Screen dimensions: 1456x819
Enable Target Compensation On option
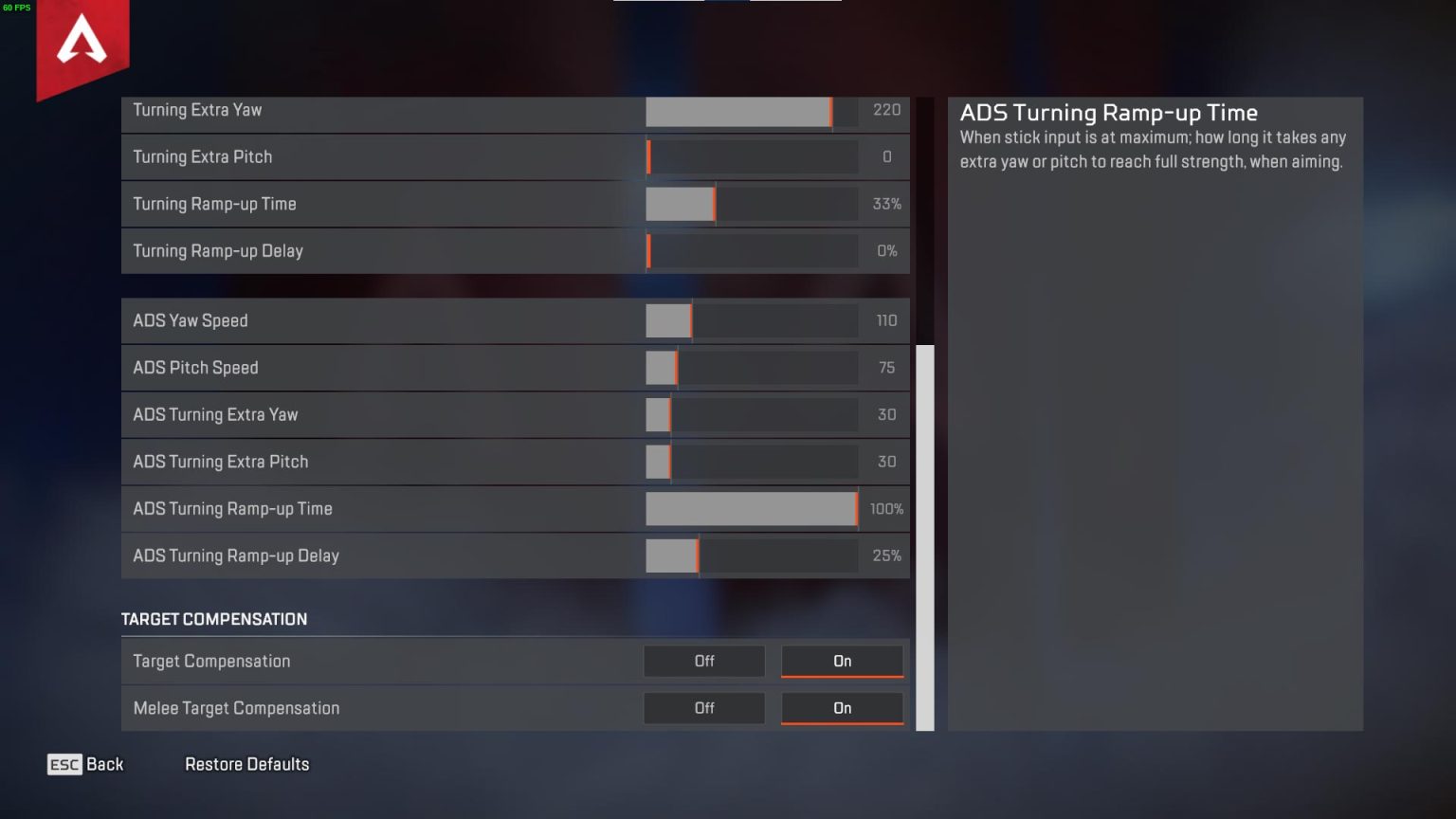pos(841,661)
